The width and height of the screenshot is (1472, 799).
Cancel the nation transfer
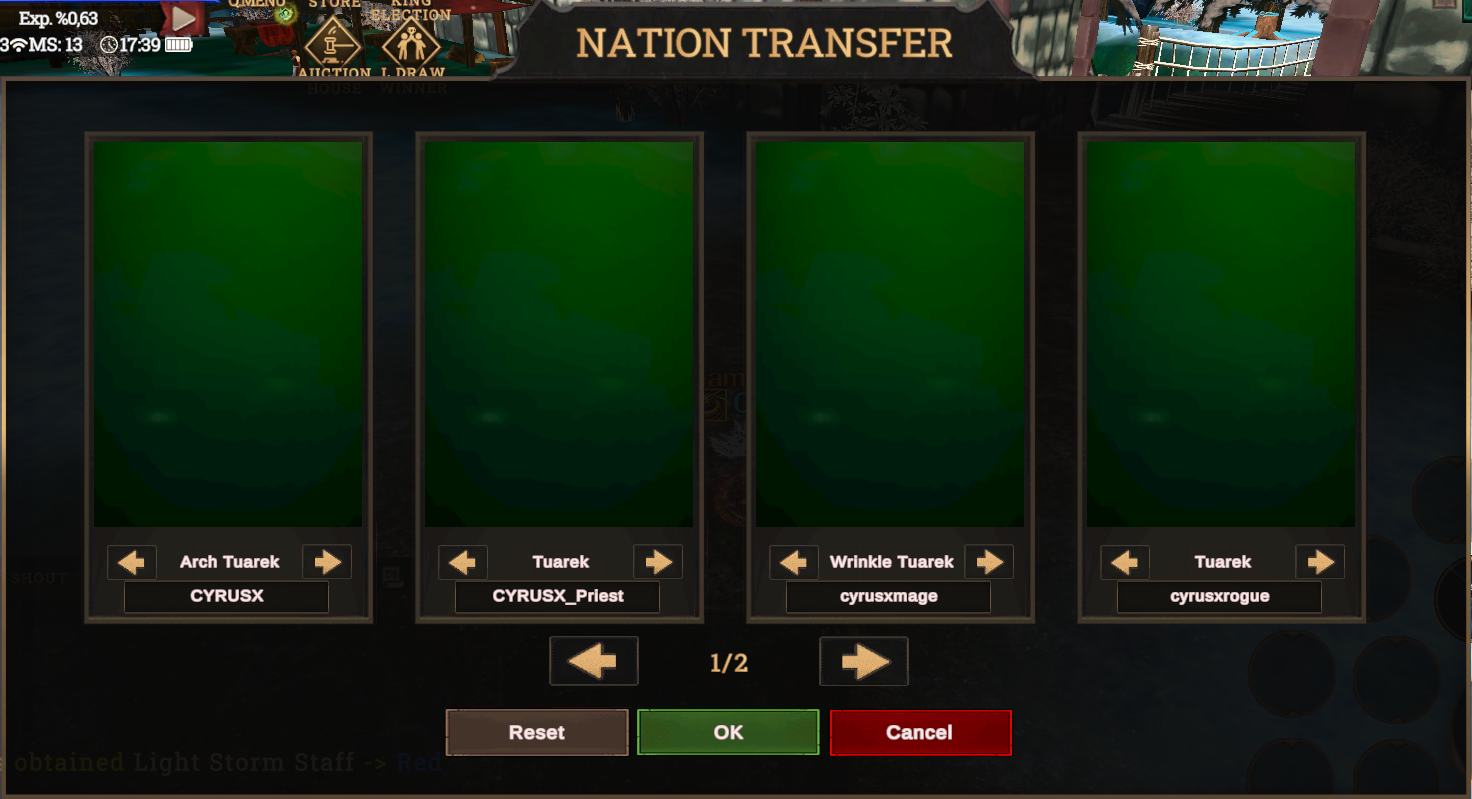920,732
